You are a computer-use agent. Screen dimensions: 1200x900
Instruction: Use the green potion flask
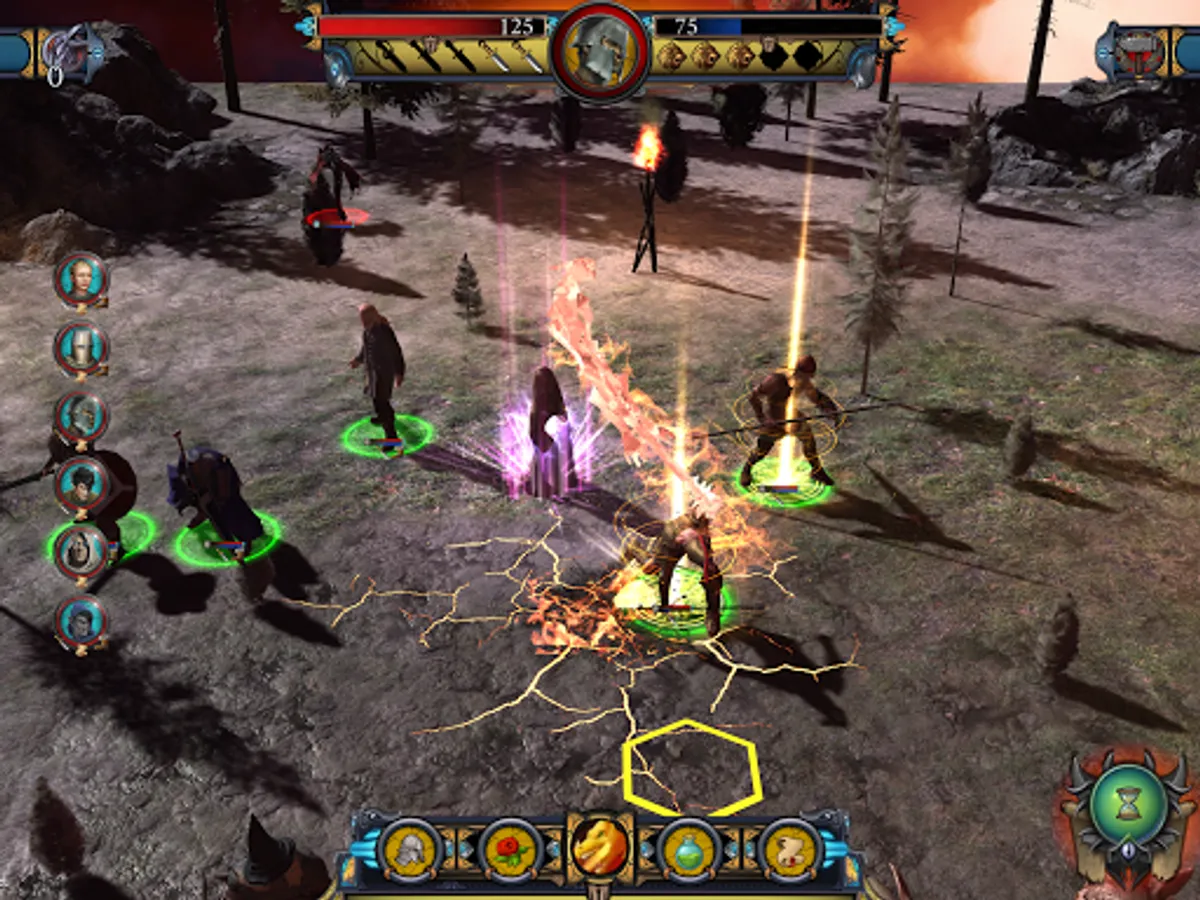click(690, 848)
